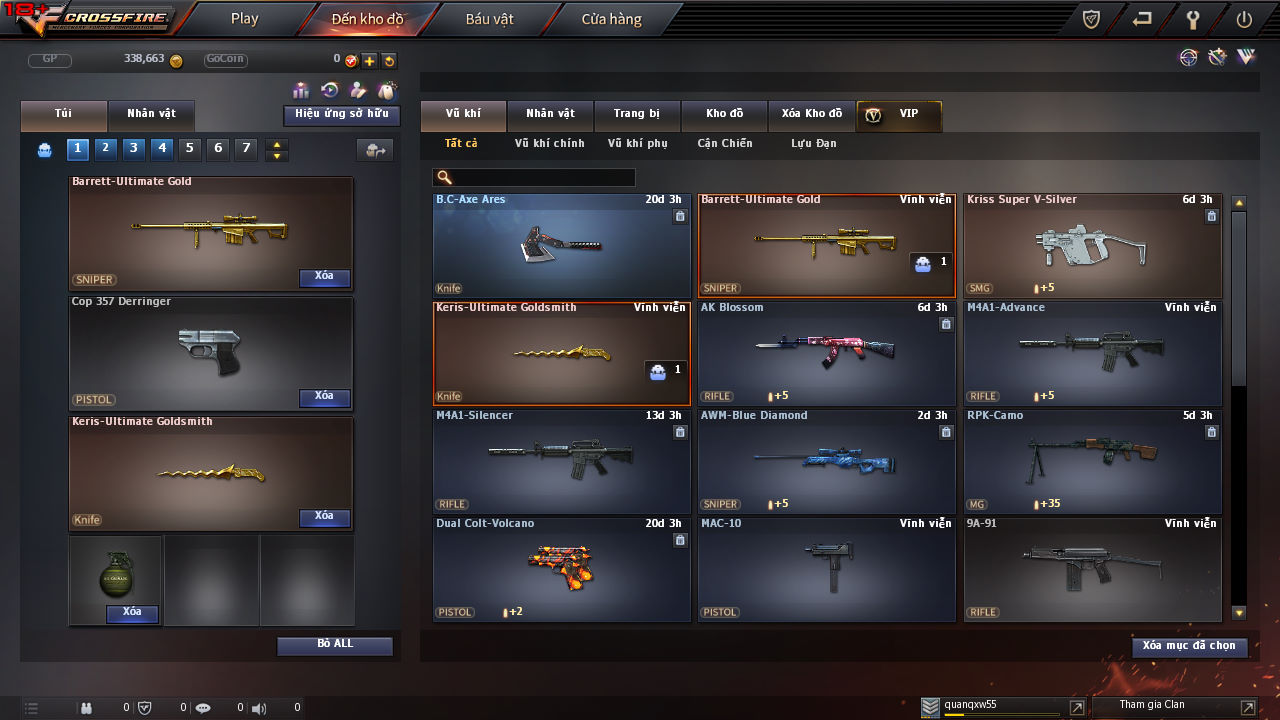This screenshot has height=720, width=1280.
Task: Open Hiệu ứng sở hữu panel
Action: pyautogui.click(x=341, y=115)
